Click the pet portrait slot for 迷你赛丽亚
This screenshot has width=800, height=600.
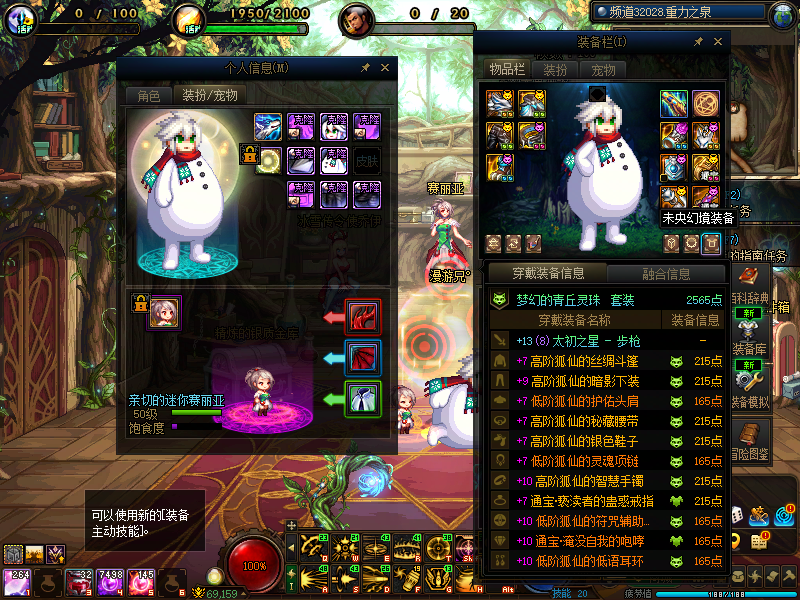point(164,312)
